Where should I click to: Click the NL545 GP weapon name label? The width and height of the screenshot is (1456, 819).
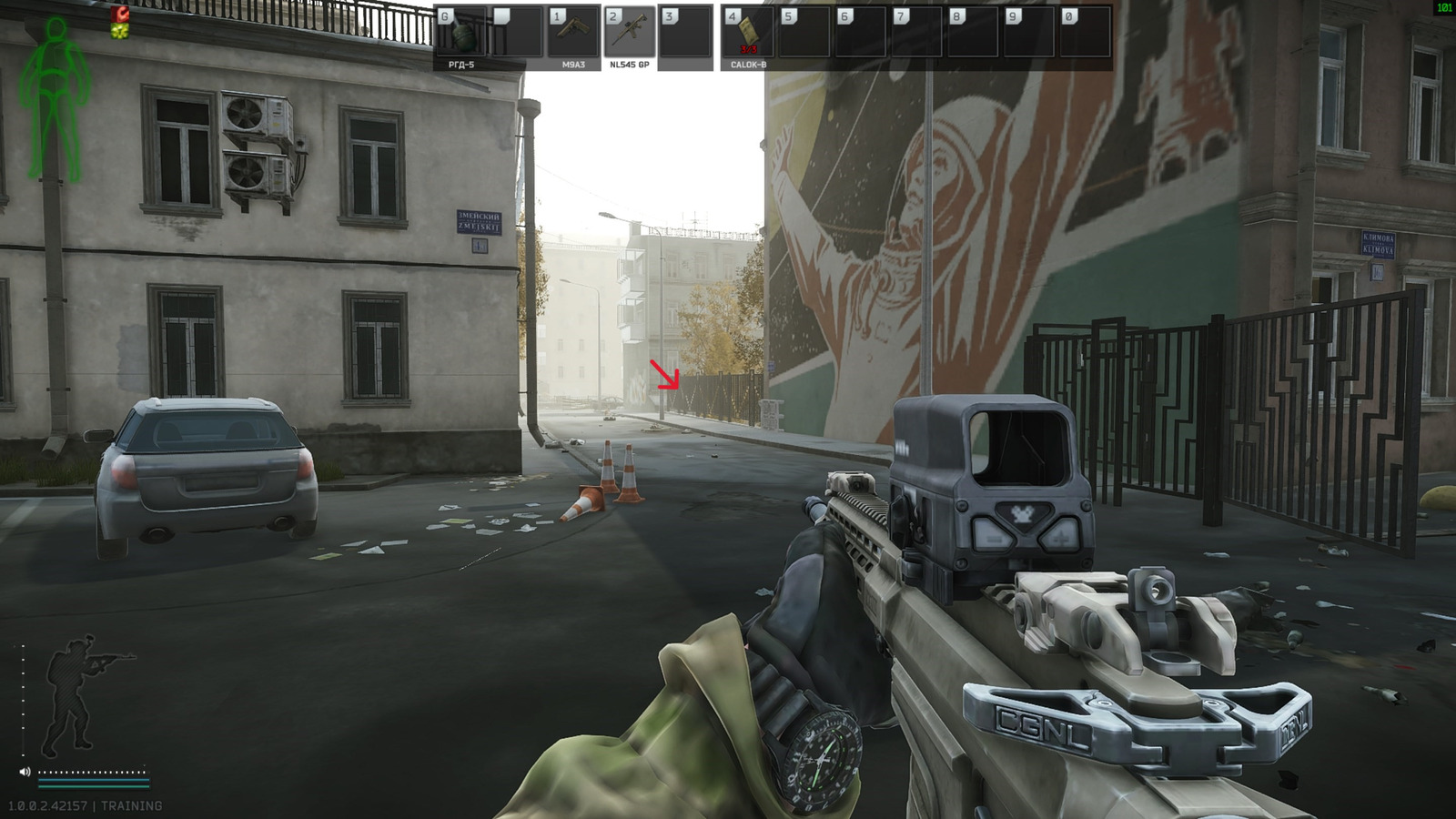(x=628, y=65)
